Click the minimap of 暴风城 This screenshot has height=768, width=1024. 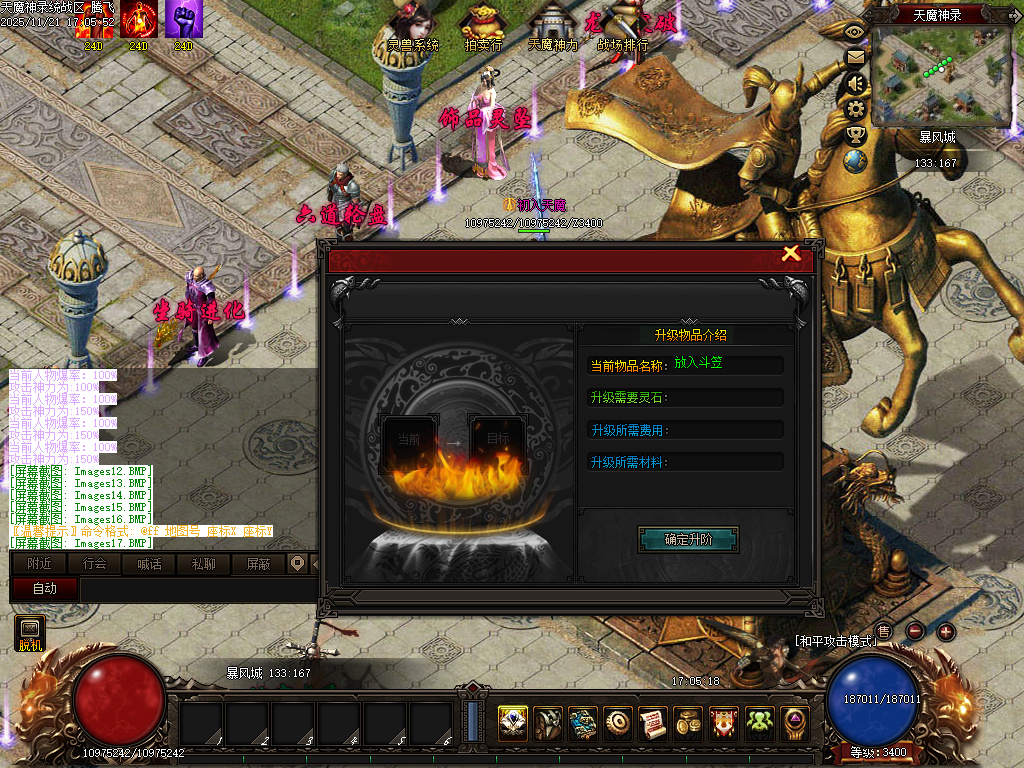tap(943, 75)
